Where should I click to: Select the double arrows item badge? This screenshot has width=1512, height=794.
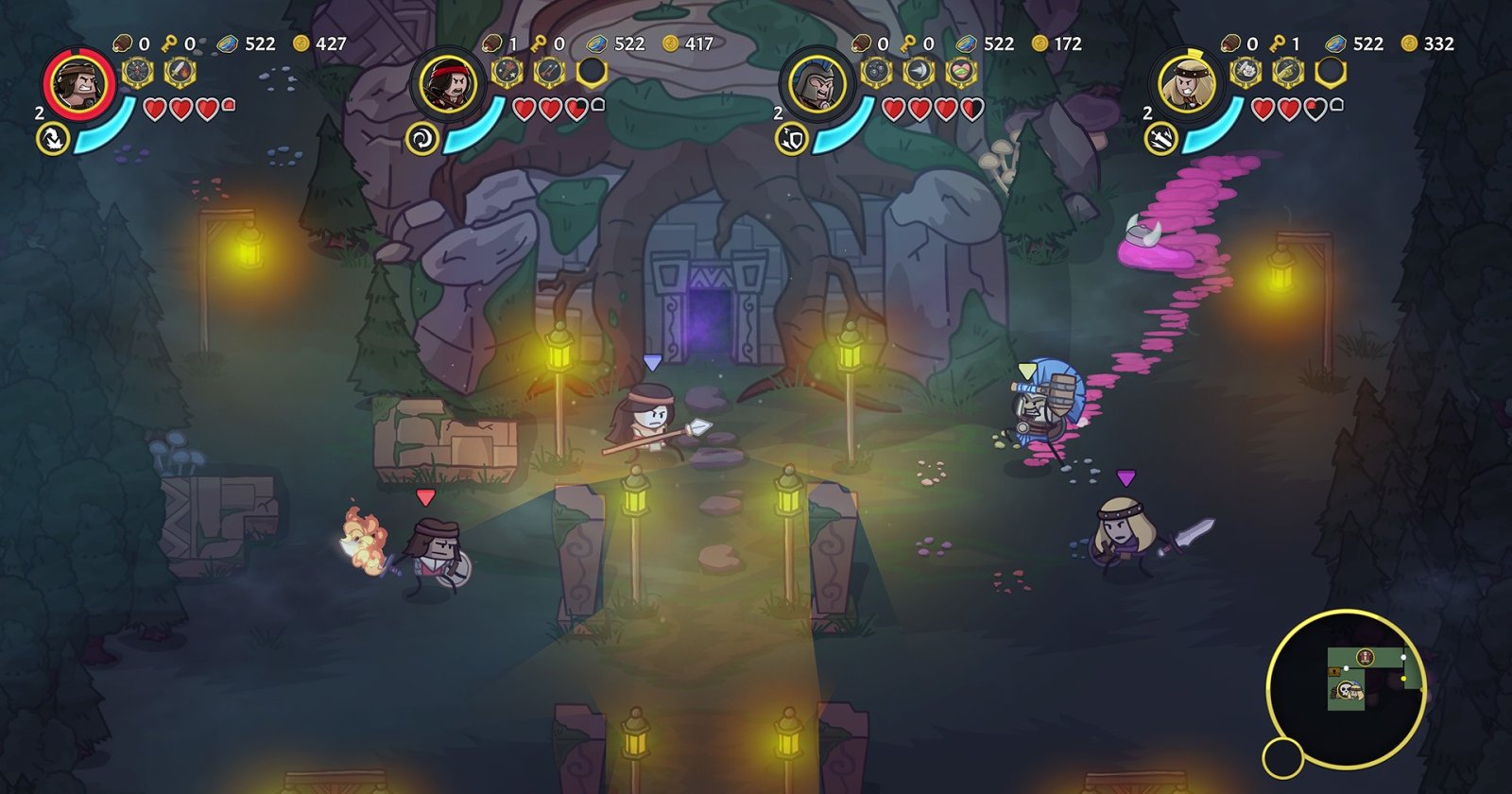tap(548, 71)
